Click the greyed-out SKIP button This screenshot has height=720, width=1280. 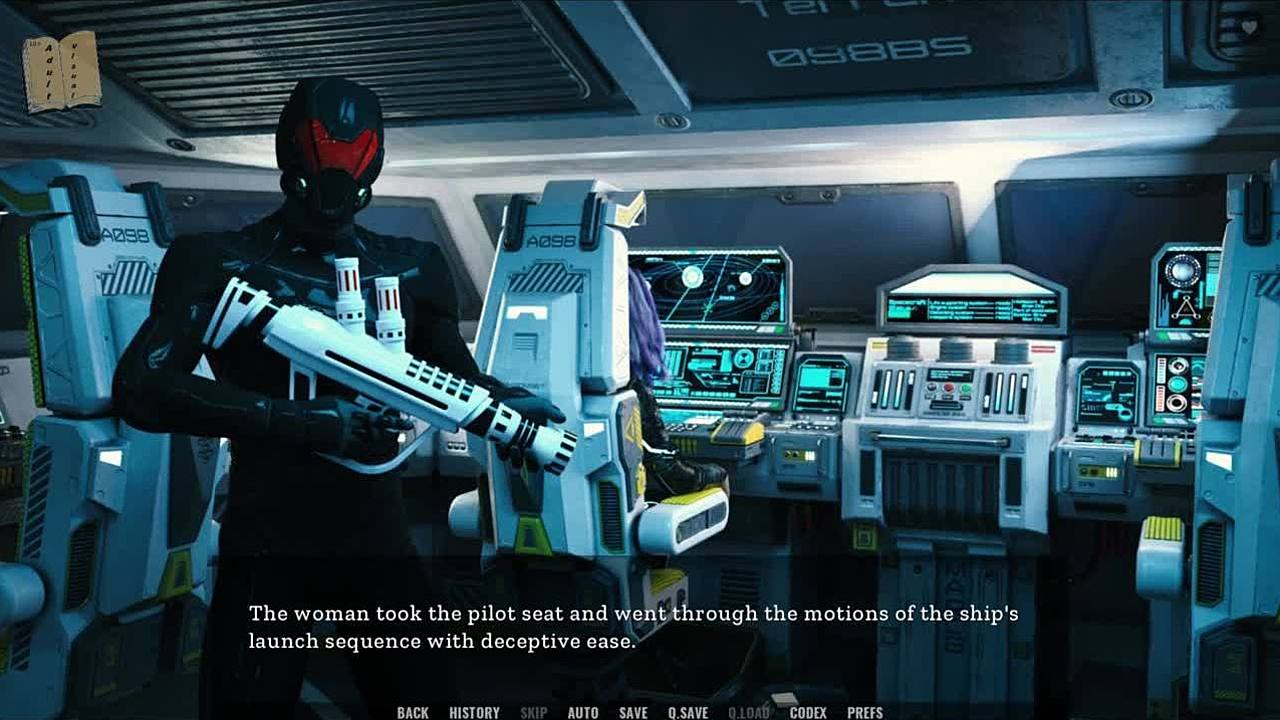point(533,712)
